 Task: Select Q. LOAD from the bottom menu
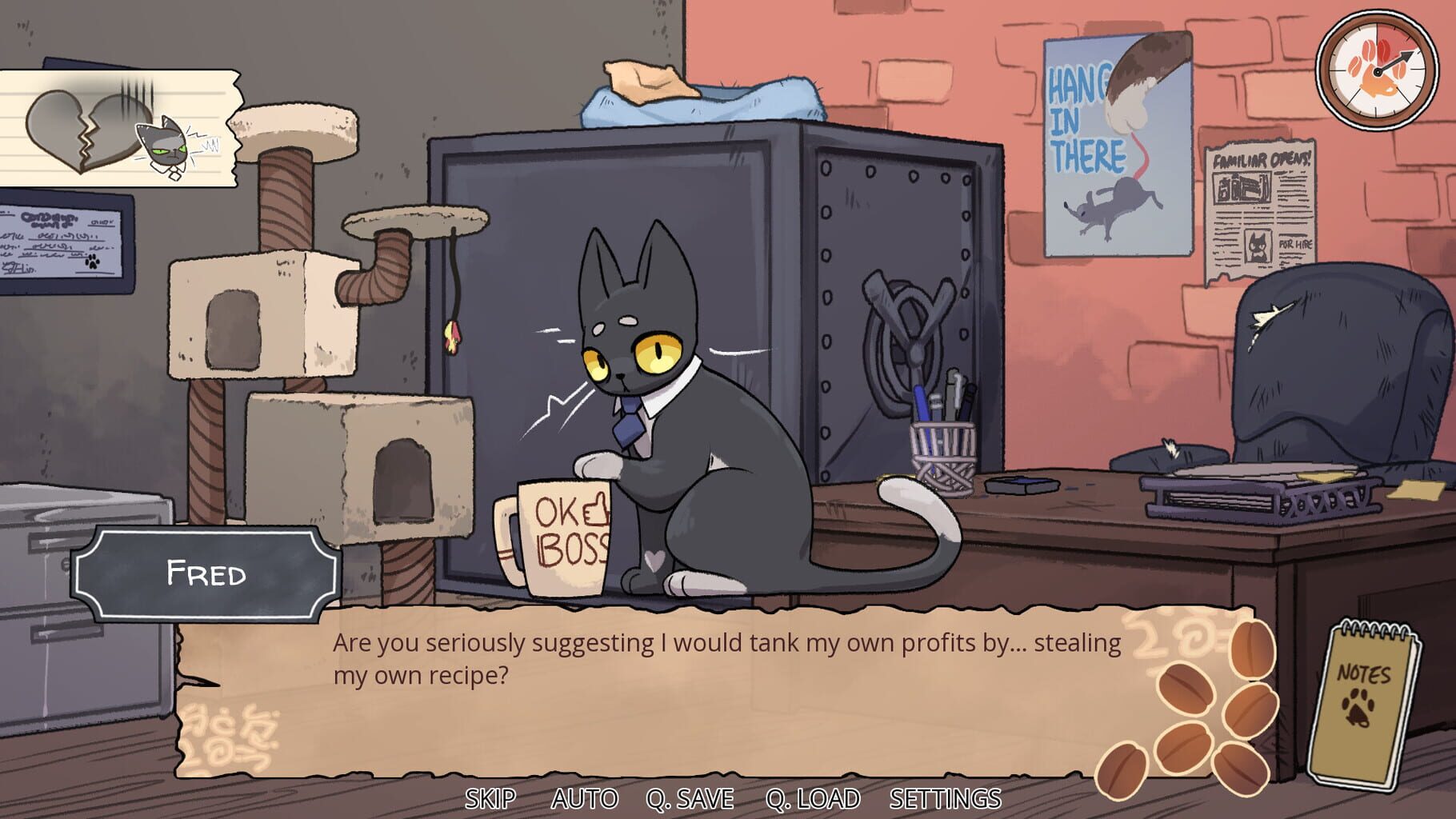(814, 797)
